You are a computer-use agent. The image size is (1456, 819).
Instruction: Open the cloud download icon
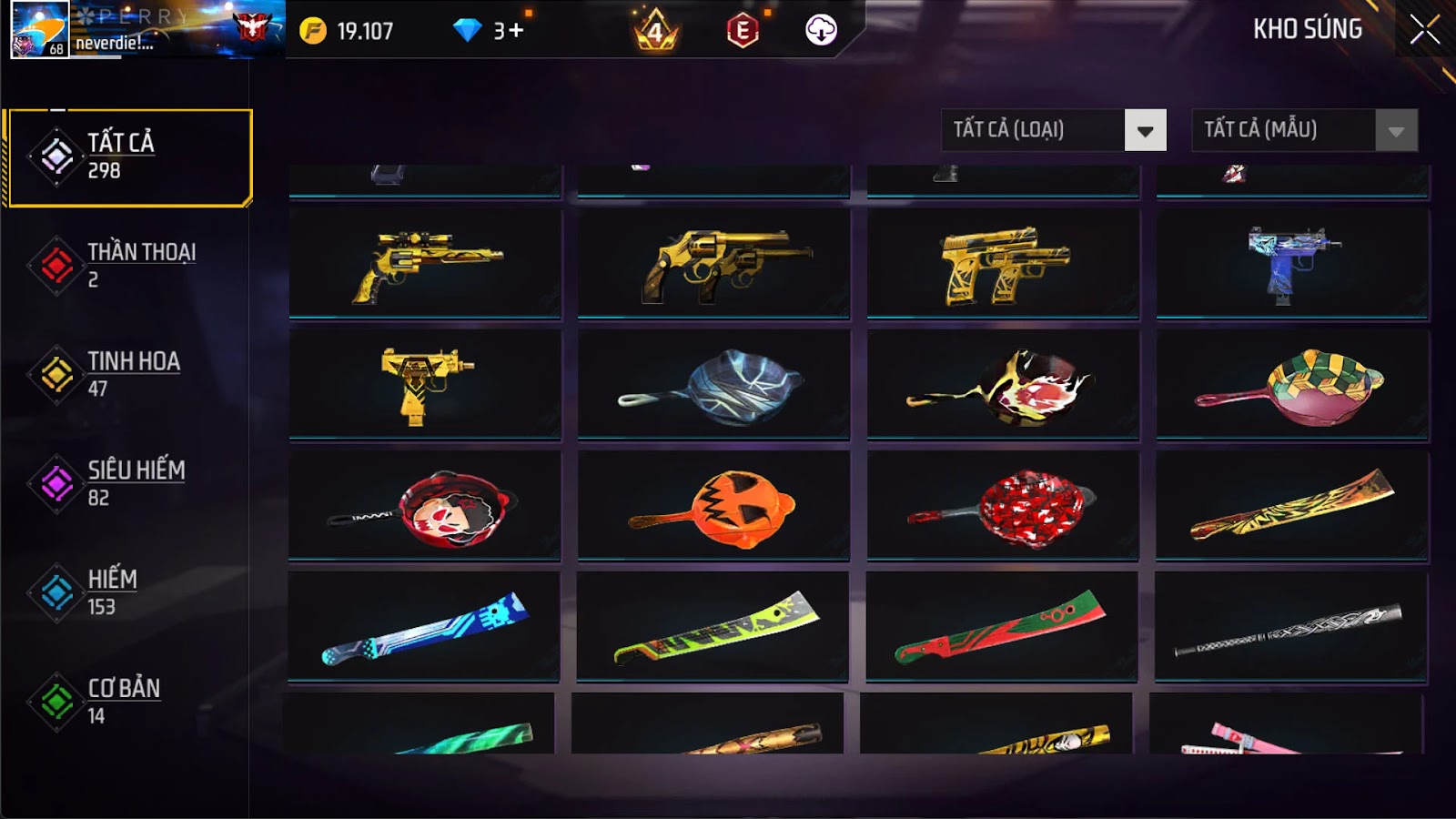click(x=821, y=30)
